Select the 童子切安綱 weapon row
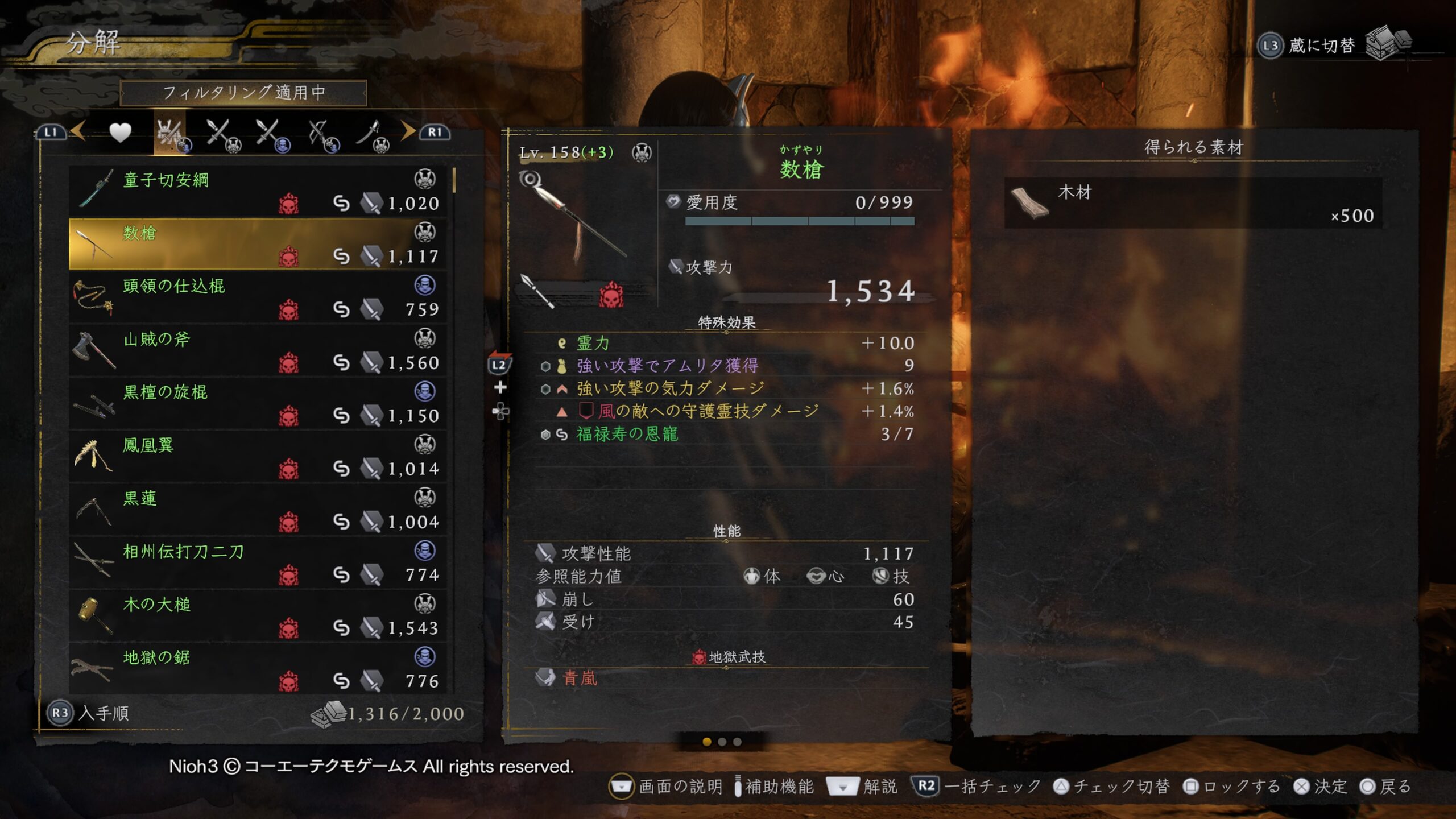Image resolution: width=1456 pixels, height=819 pixels. 257,192
